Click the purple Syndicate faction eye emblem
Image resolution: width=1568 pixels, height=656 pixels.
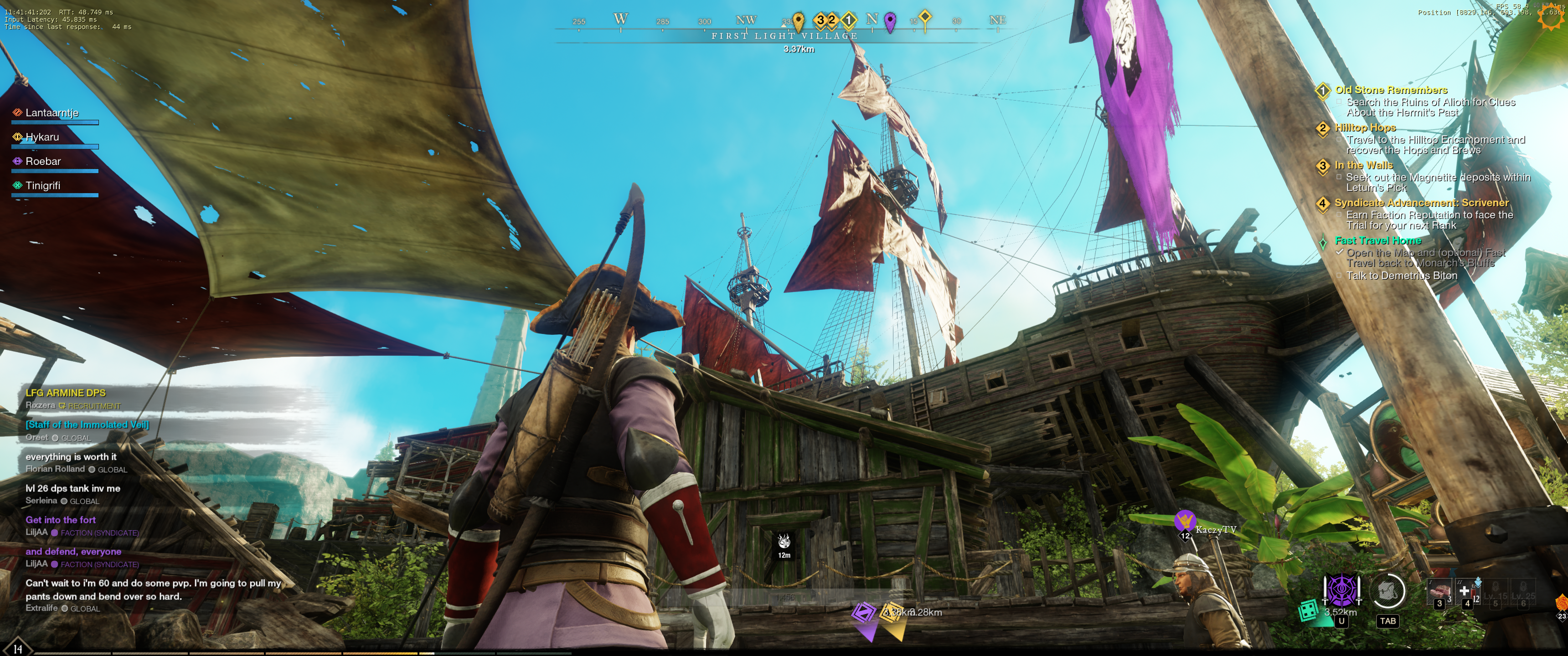pyautogui.click(x=1341, y=589)
